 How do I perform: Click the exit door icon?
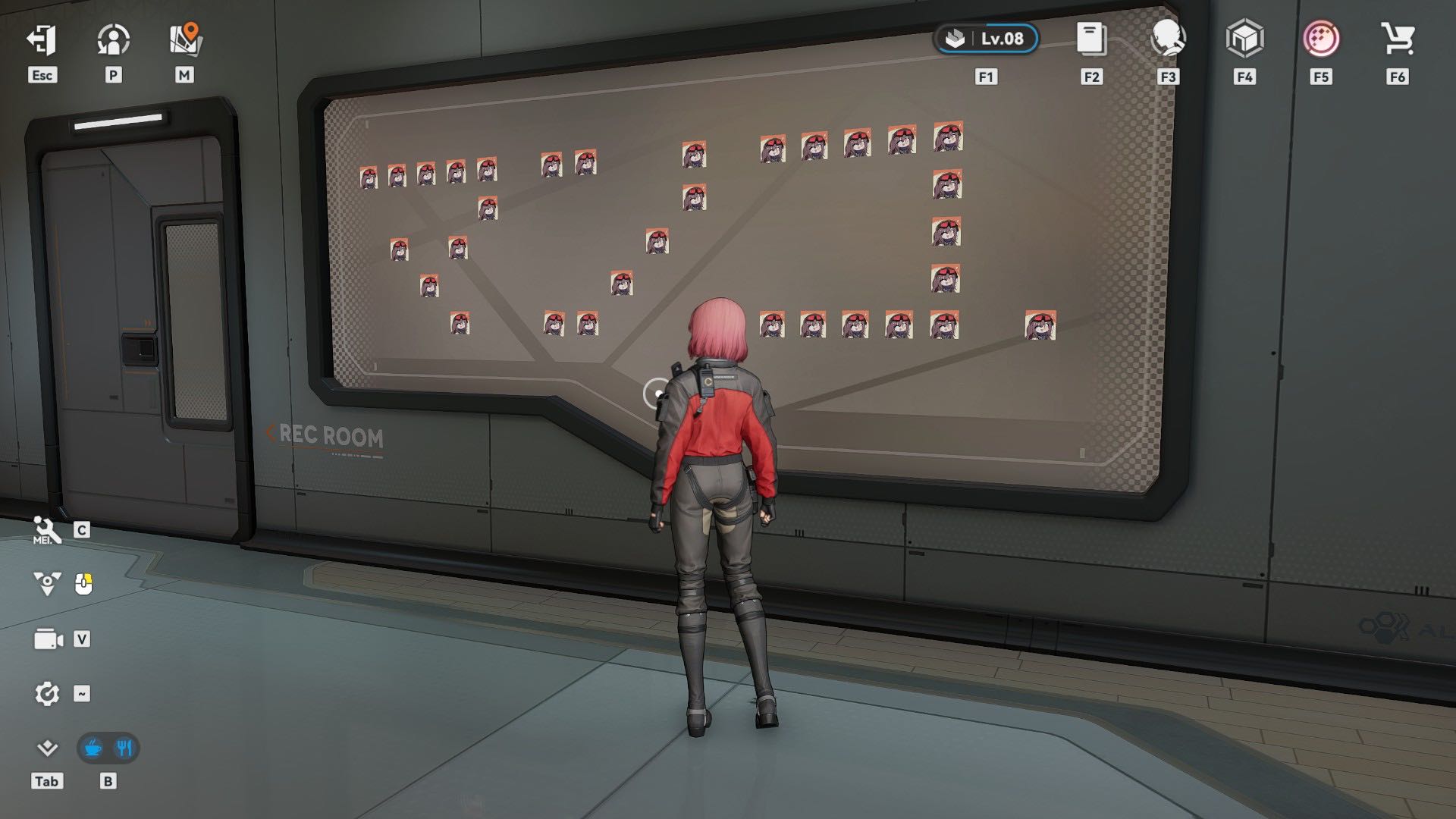(42, 40)
